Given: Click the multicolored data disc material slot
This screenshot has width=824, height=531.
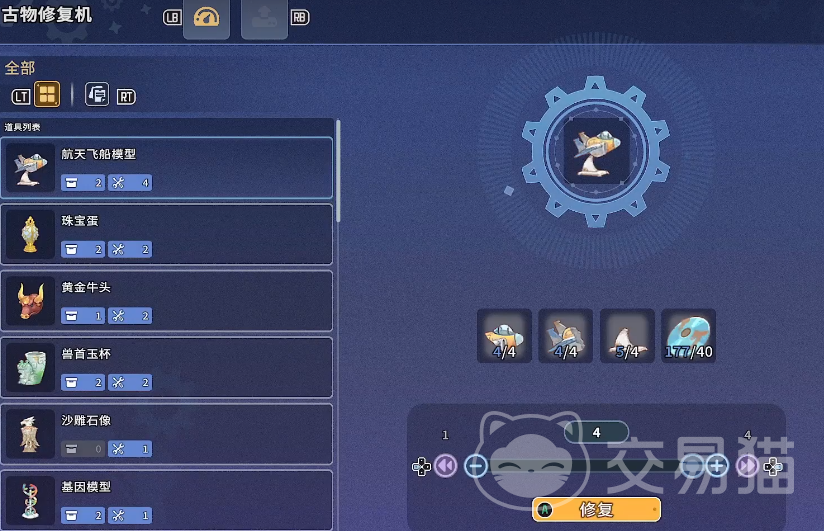Looking at the screenshot, I should click(x=689, y=335).
